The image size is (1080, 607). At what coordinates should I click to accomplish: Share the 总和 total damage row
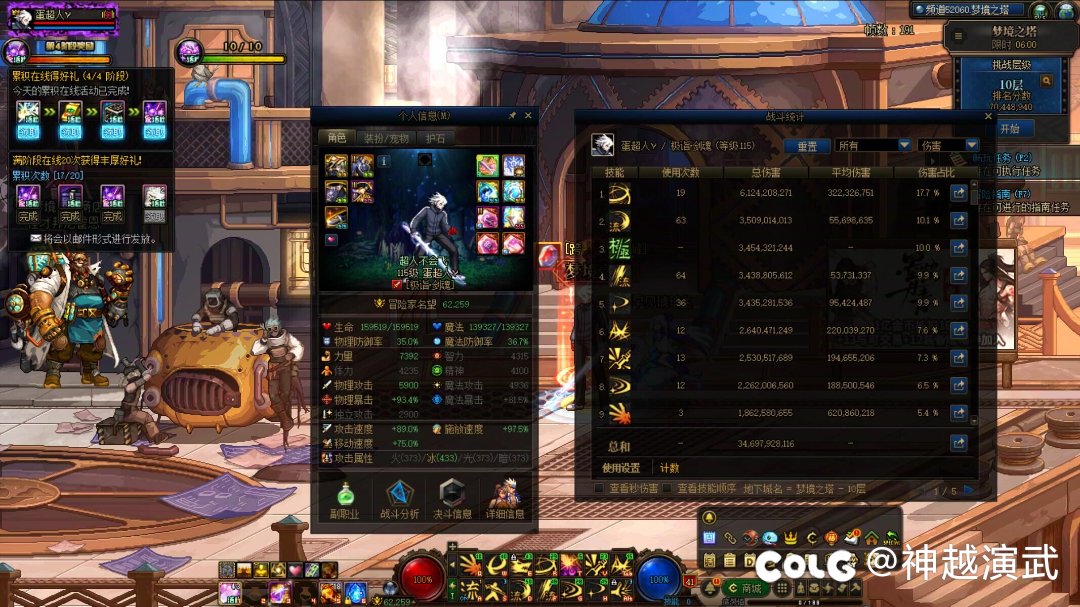click(958, 443)
